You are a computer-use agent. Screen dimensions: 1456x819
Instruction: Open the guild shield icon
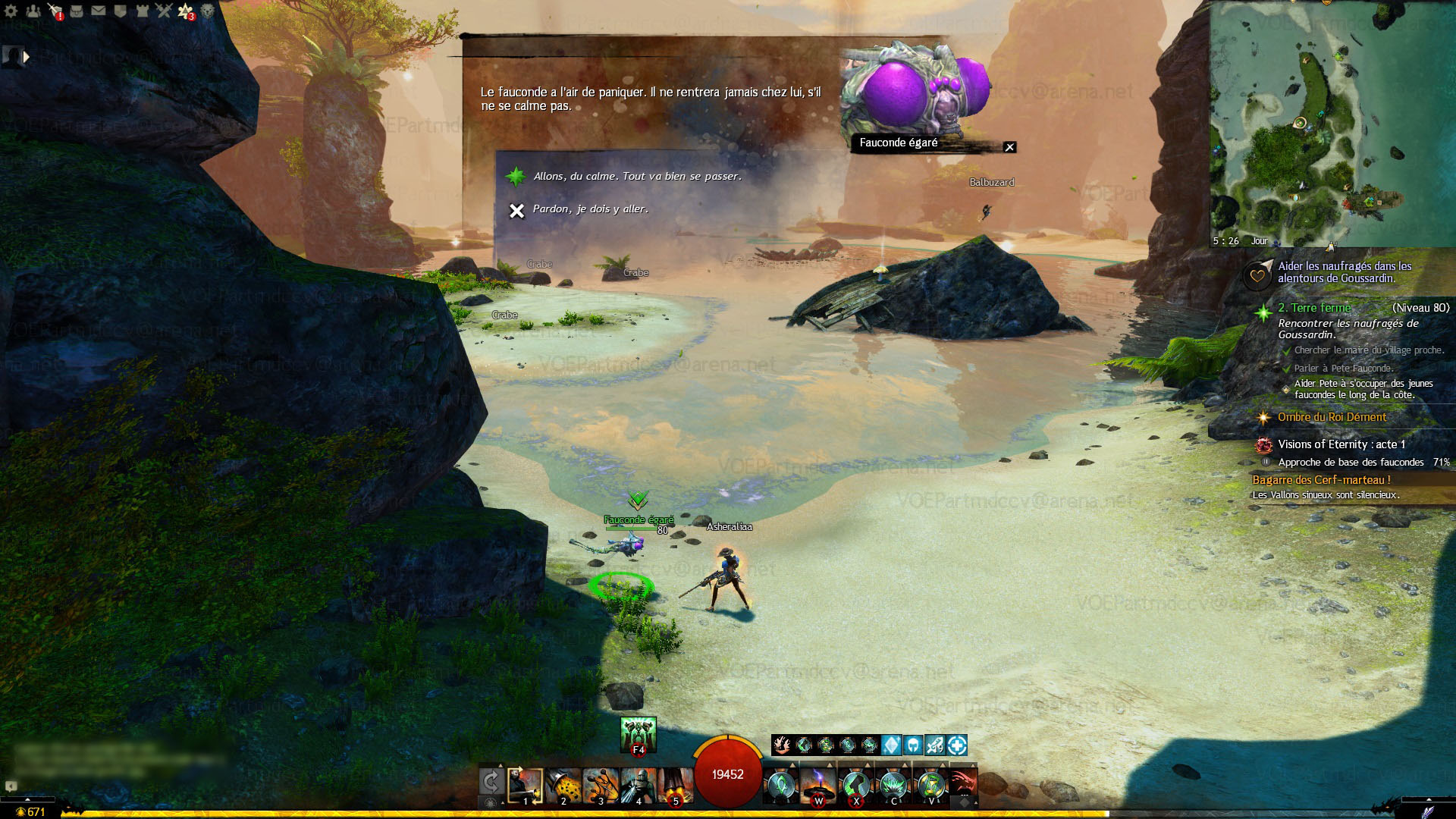(120, 11)
